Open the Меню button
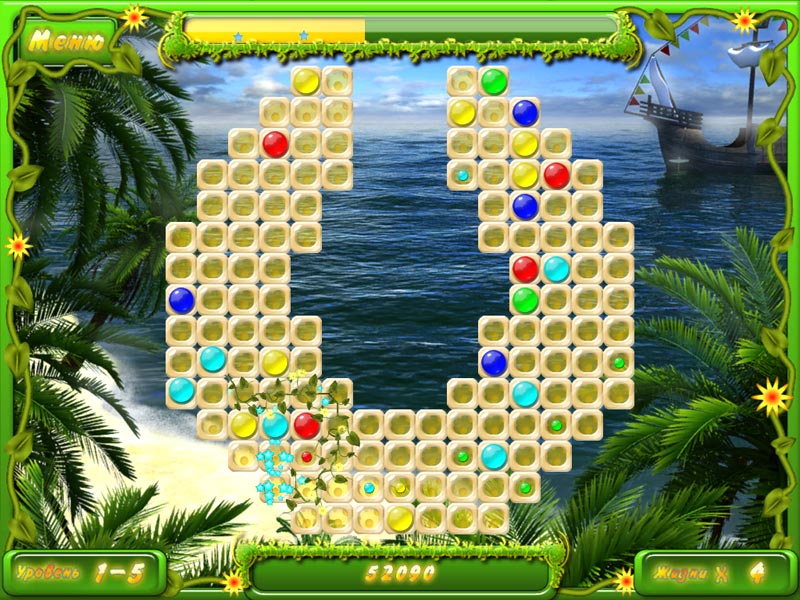 pyautogui.click(x=65, y=40)
